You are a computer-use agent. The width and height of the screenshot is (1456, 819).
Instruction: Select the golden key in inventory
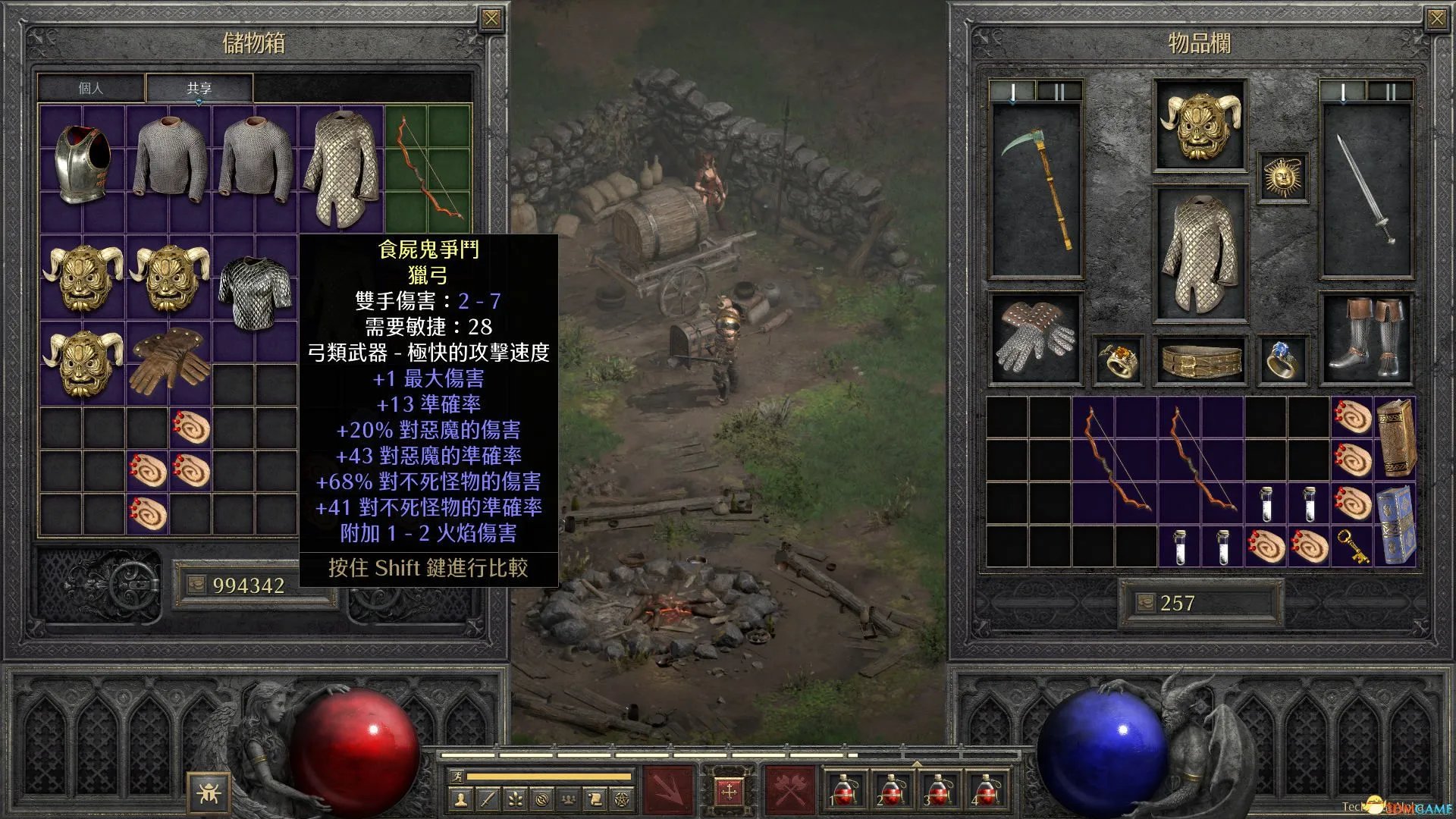click(x=1353, y=546)
